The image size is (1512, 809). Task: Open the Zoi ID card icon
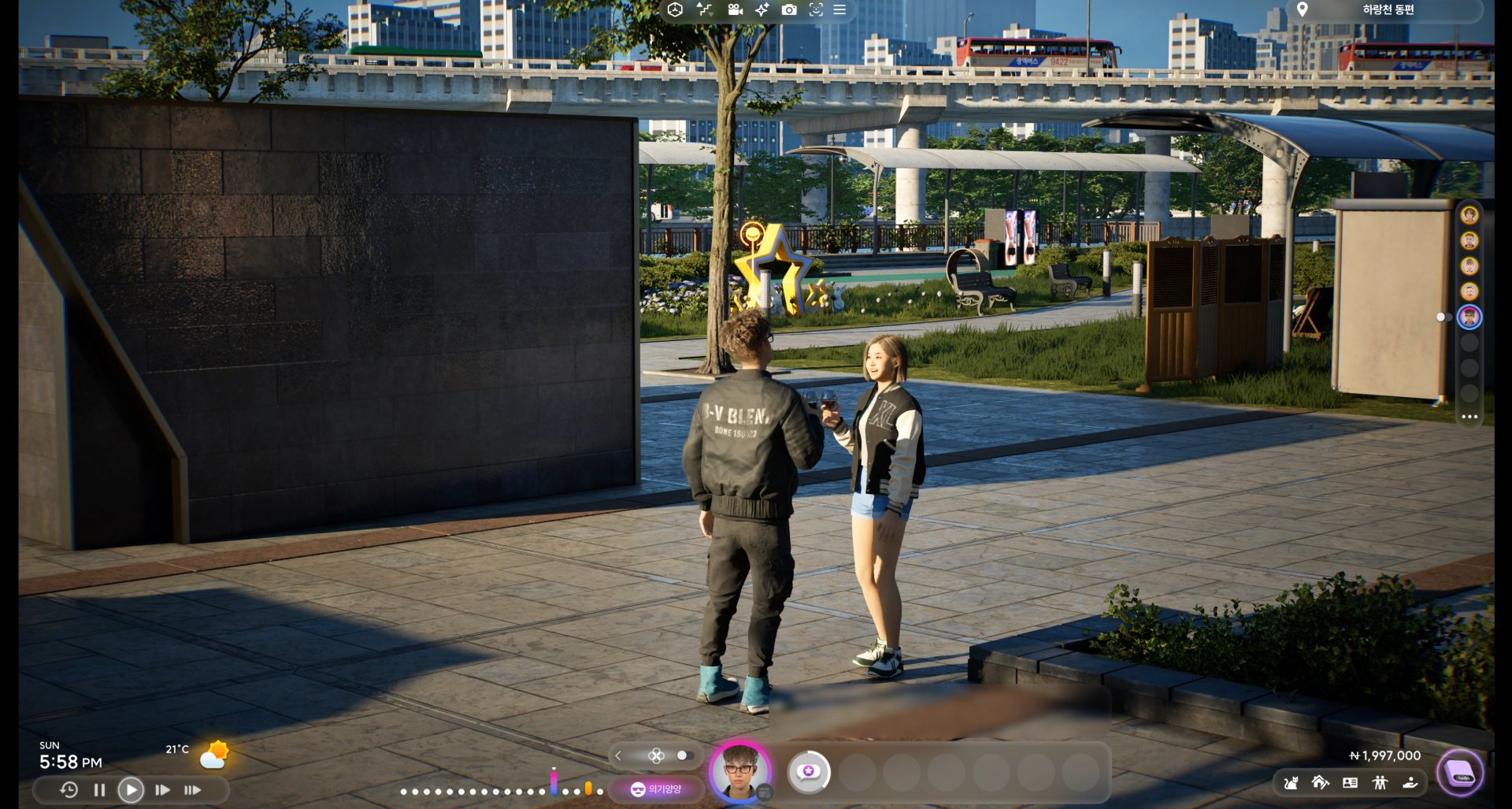click(1351, 782)
